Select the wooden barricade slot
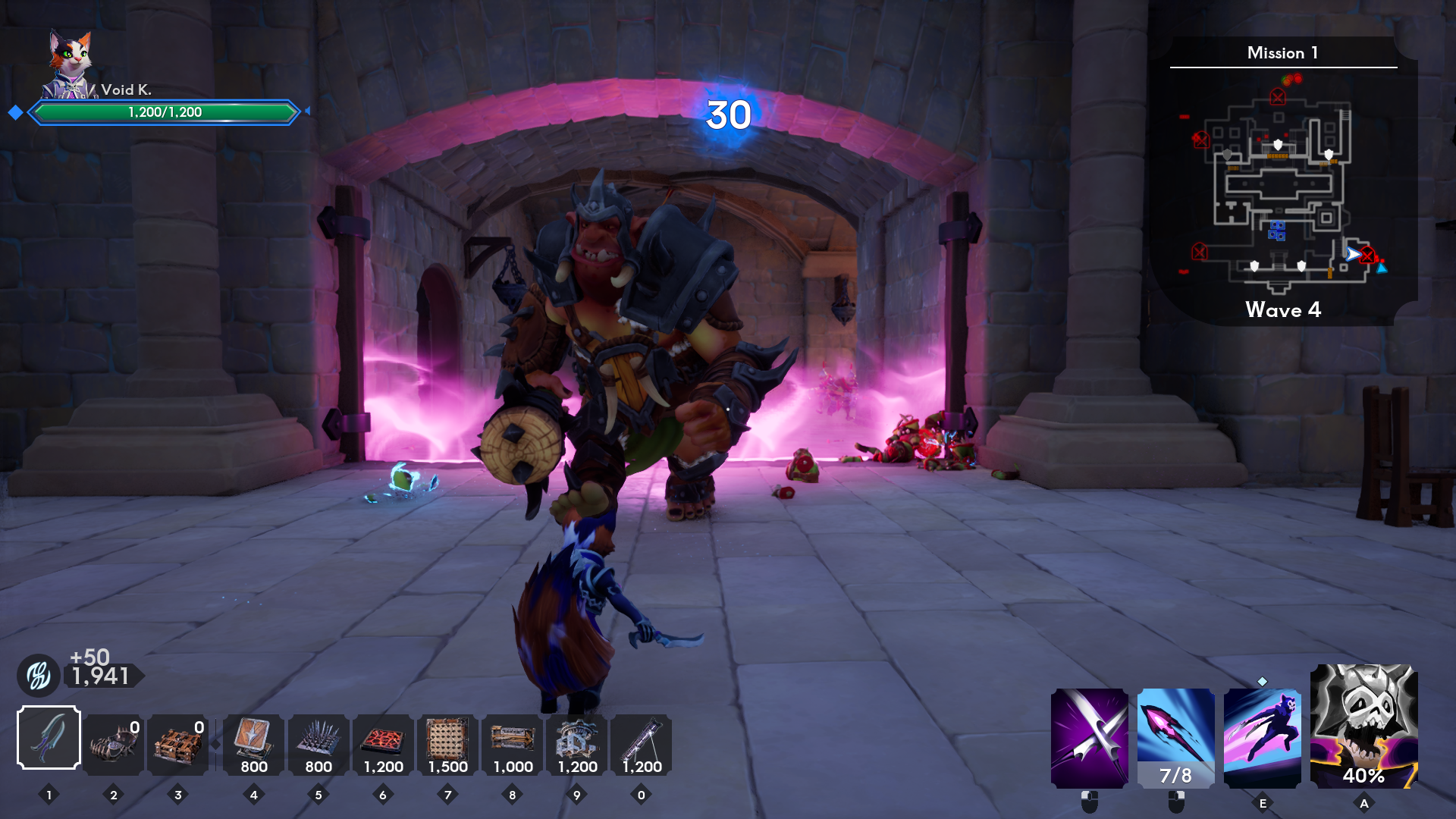1456x819 pixels. 178,744
